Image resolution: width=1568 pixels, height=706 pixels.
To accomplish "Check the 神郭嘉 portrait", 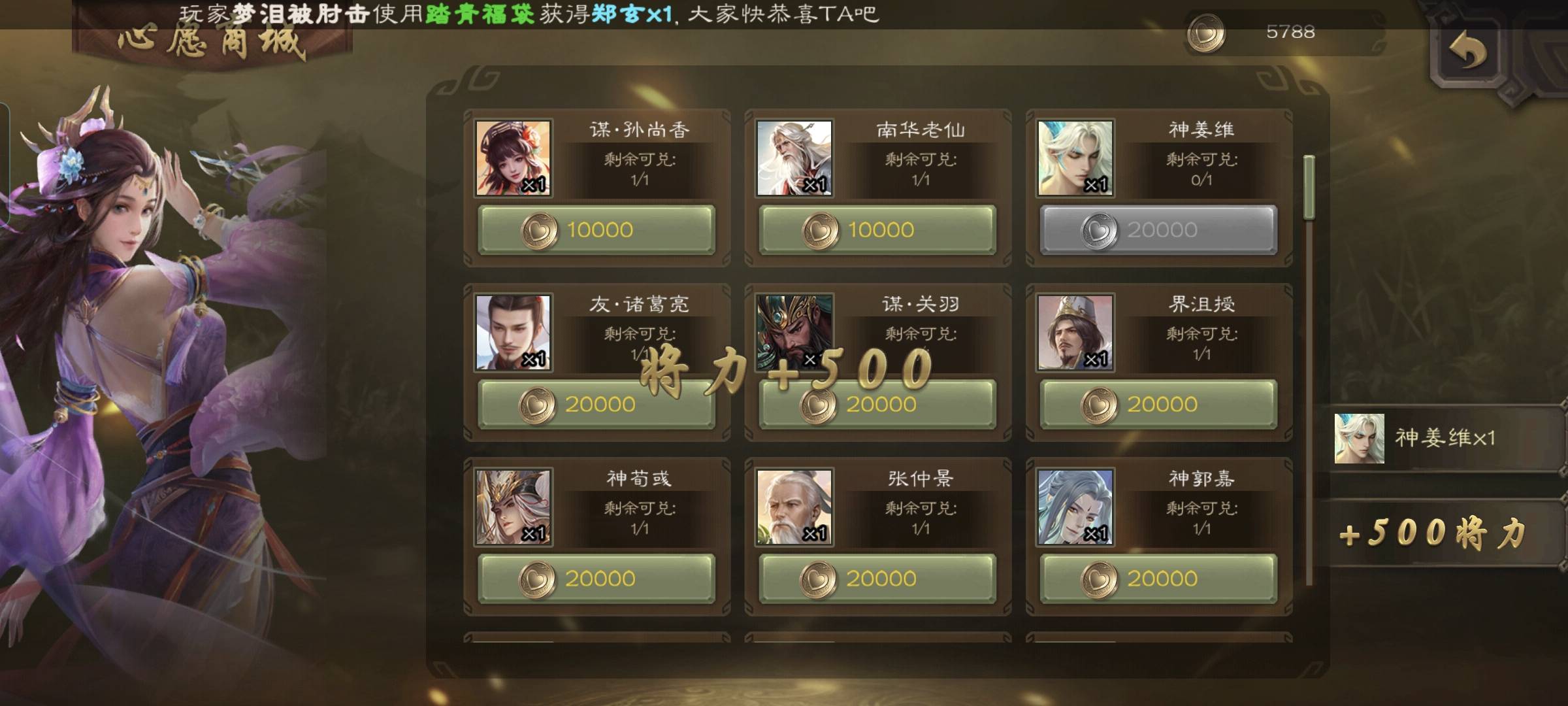I will click(1075, 507).
